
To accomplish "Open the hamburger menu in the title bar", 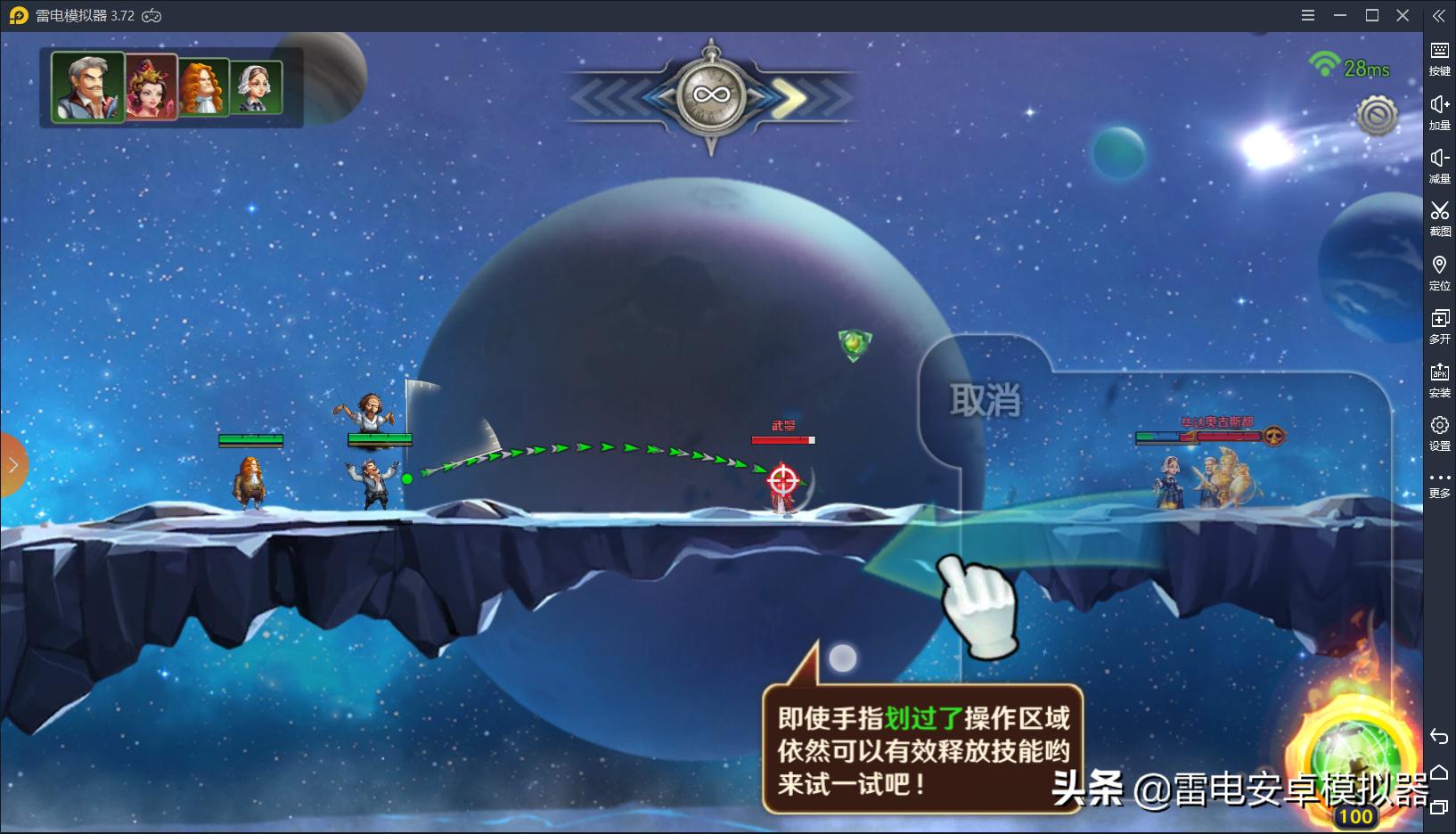I will [x=1308, y=15].
